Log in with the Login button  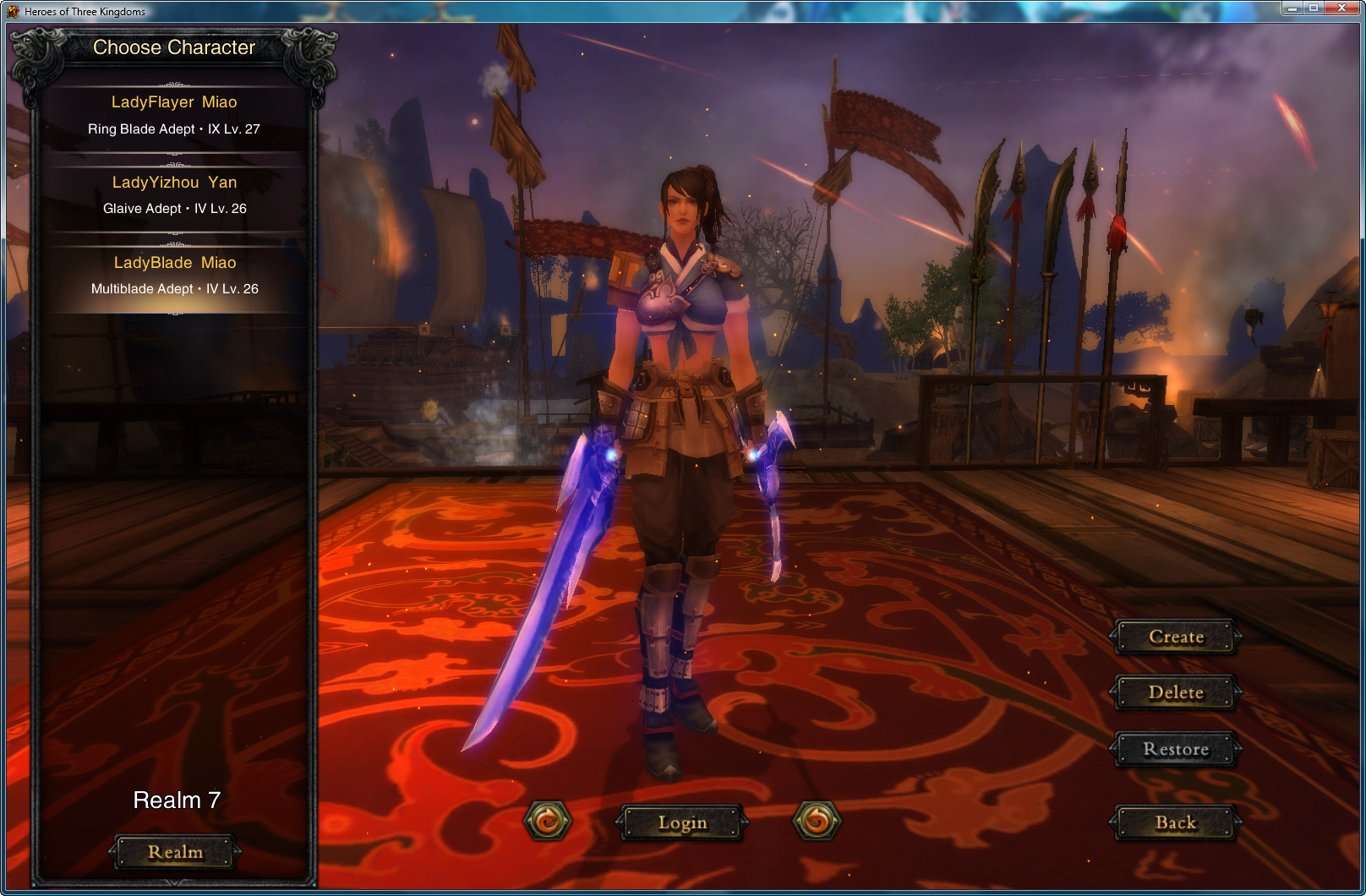pyautogui.click(x=682, y=822)
